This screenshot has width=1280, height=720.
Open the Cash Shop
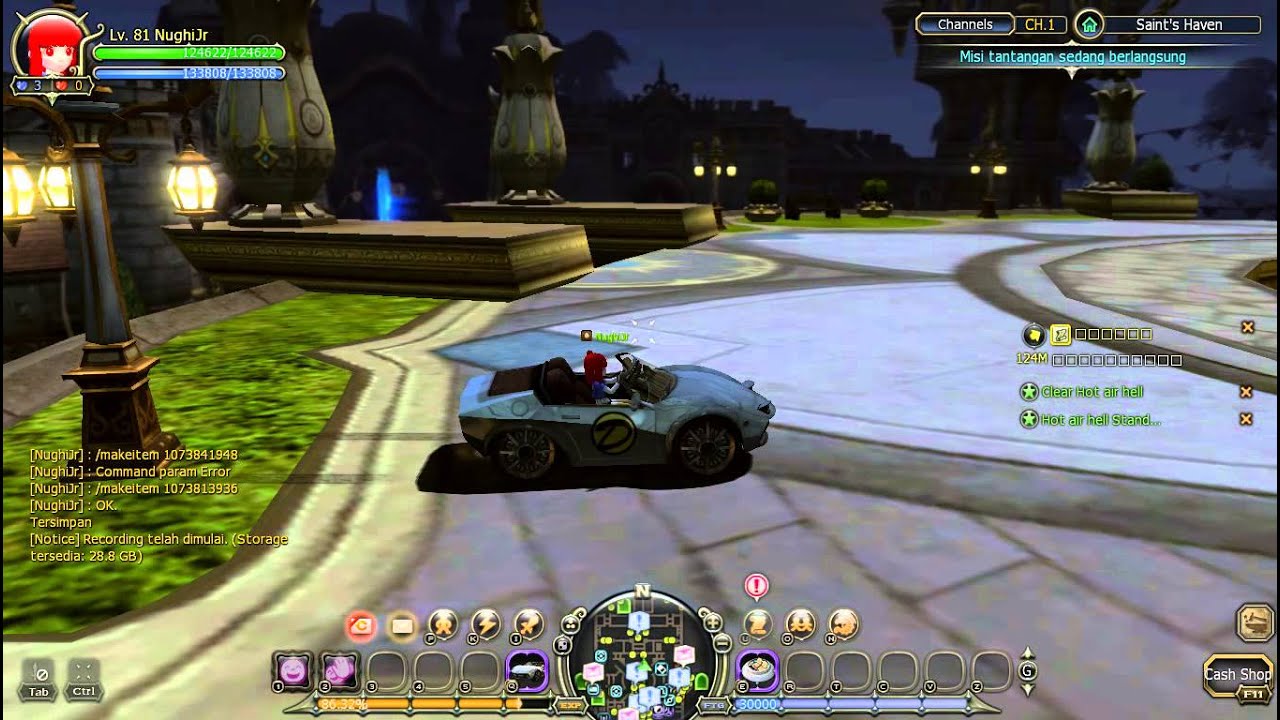[x=1237, y=675]
